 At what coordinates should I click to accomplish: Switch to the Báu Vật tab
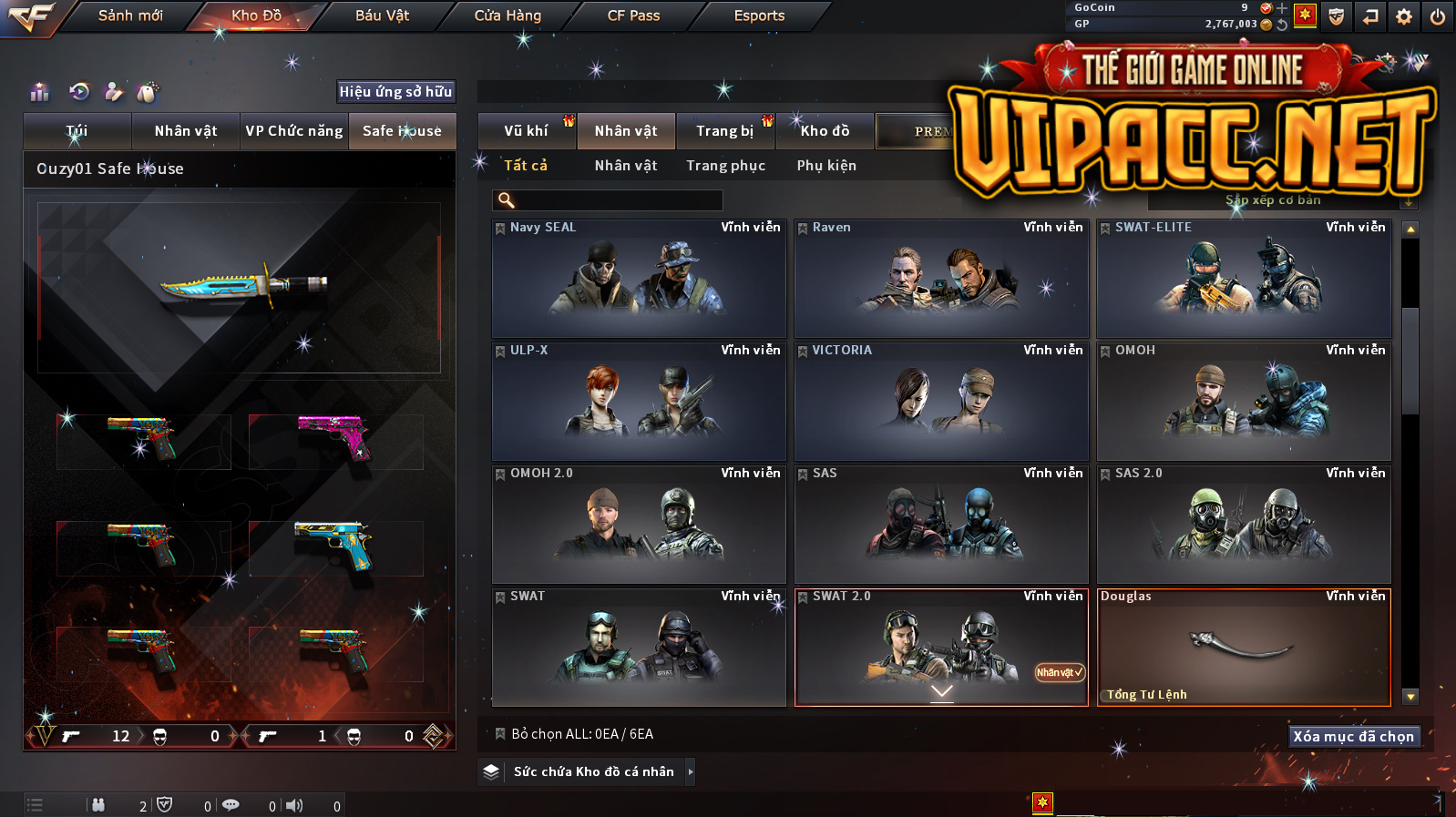[x=382, y=15]
